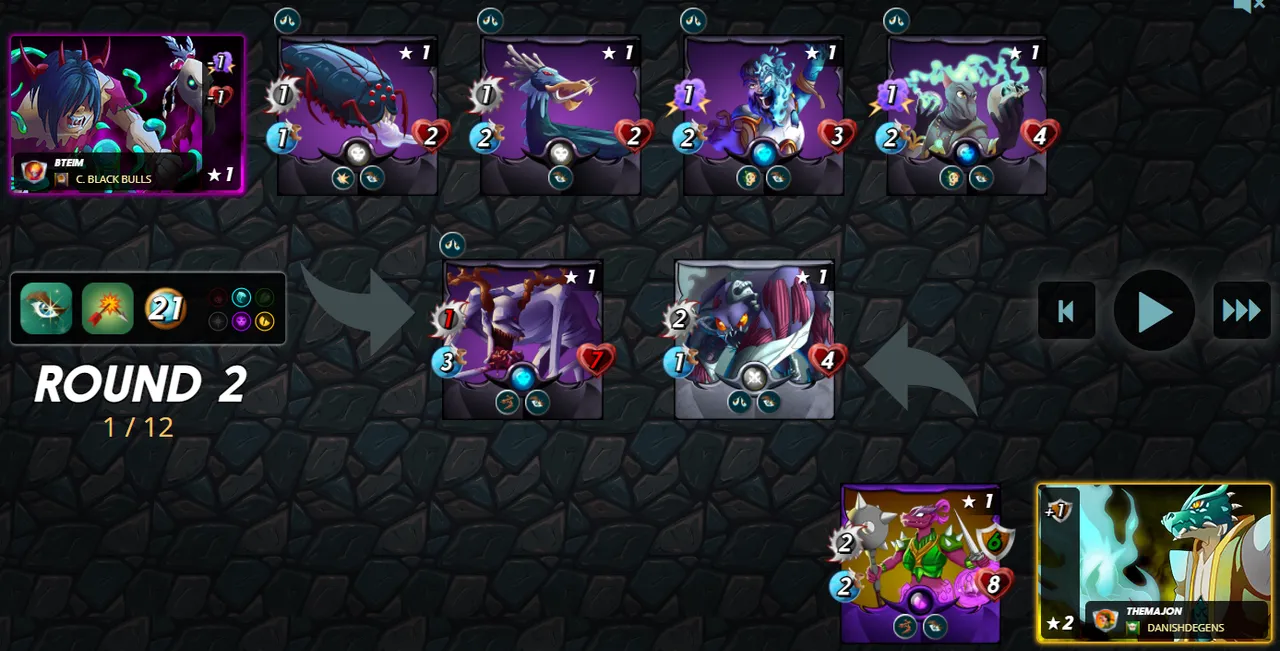Inspect the sea serpent monster card
The width and height of the screenshot is (1280, 651).
point(560,115)
